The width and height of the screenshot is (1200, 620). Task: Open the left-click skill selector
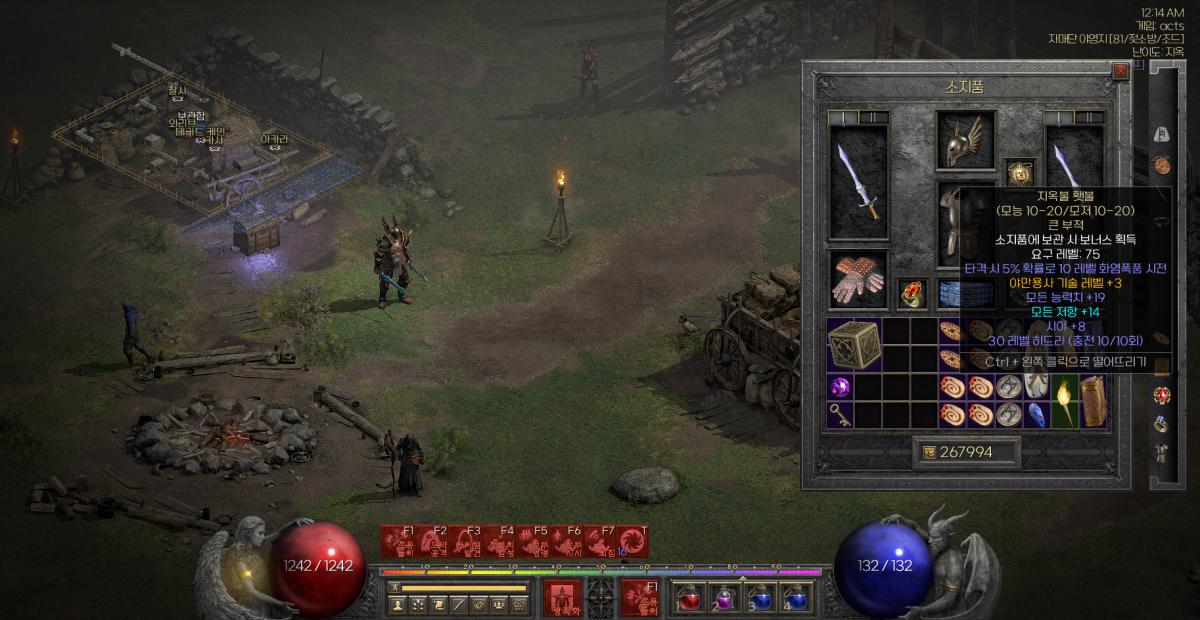[x=562, y=597]
